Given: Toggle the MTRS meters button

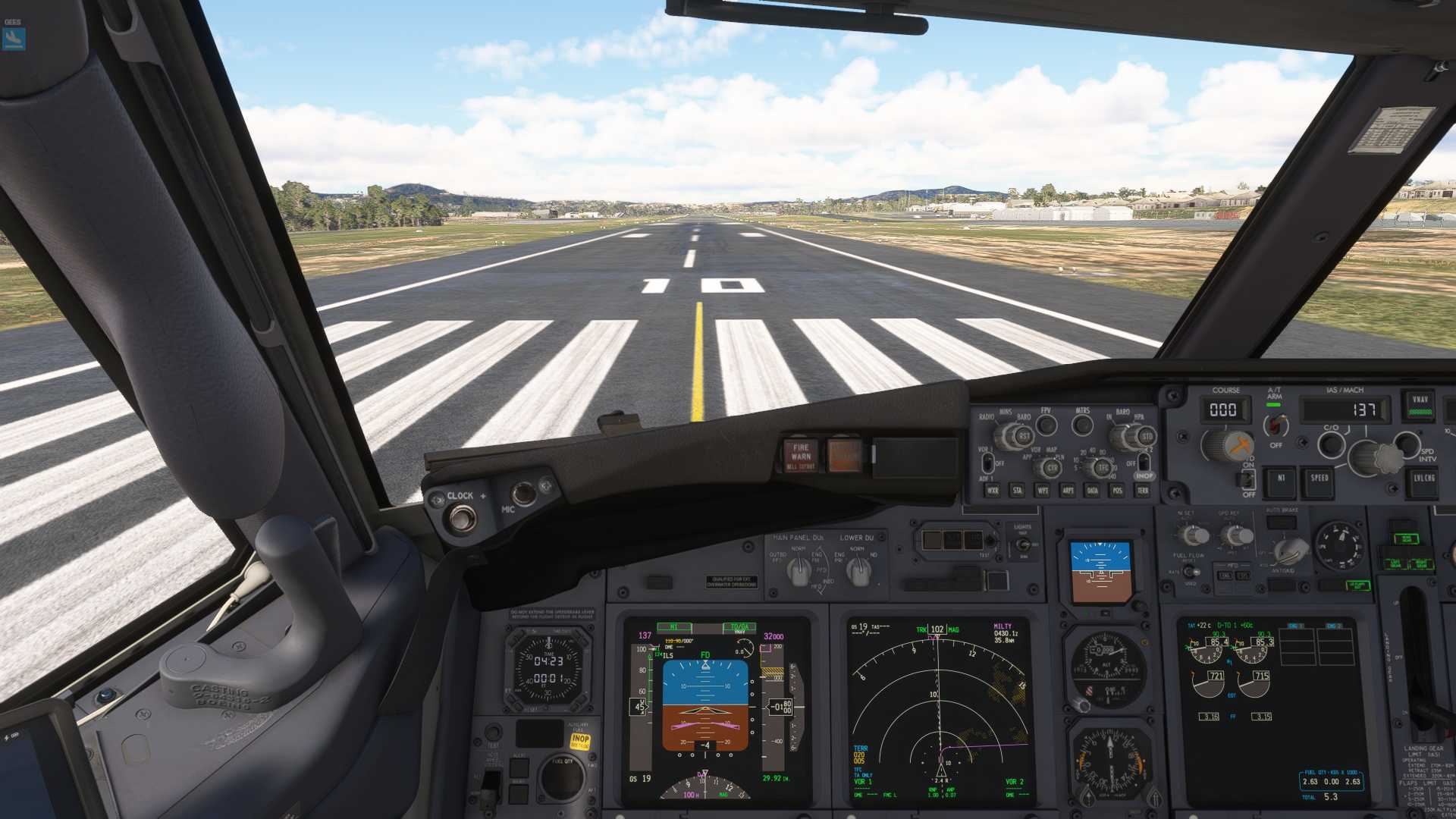Looking at the screenshot, I should pos(1082,425).
